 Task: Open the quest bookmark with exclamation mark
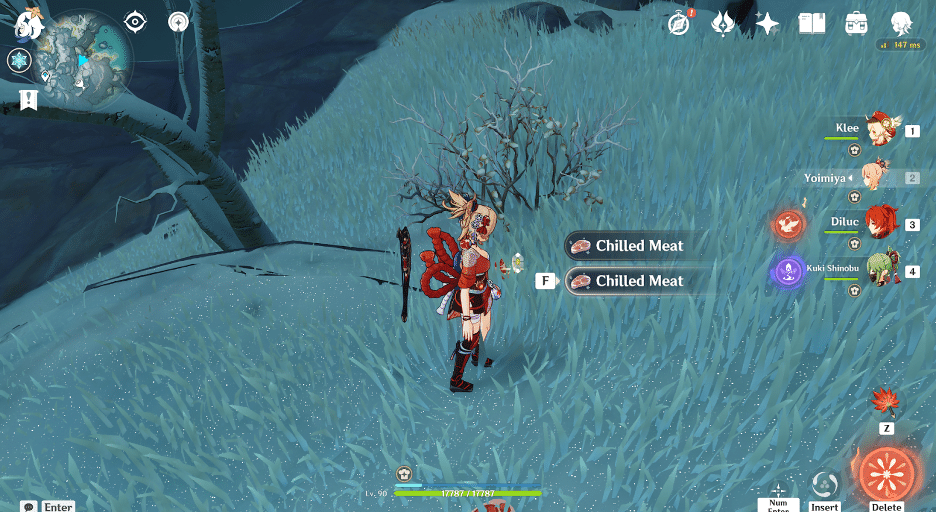click(27, 99)
